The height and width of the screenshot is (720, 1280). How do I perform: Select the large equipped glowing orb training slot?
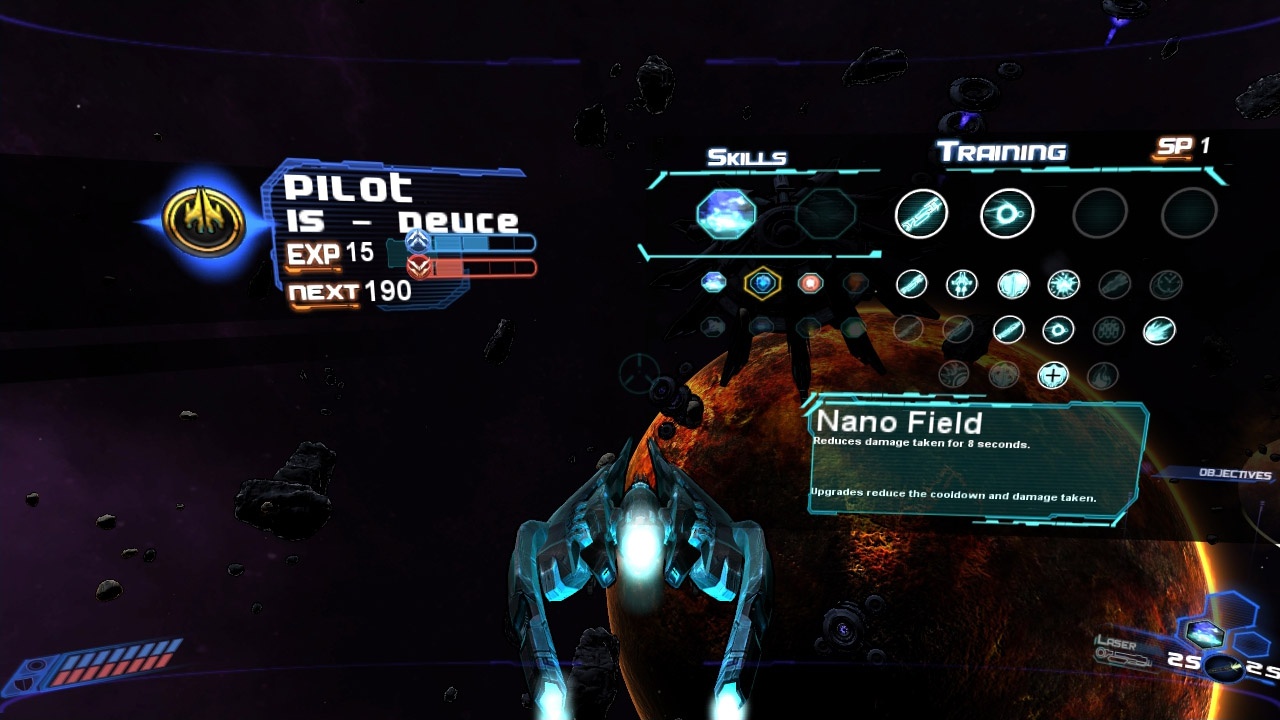tap(1007, 213)
